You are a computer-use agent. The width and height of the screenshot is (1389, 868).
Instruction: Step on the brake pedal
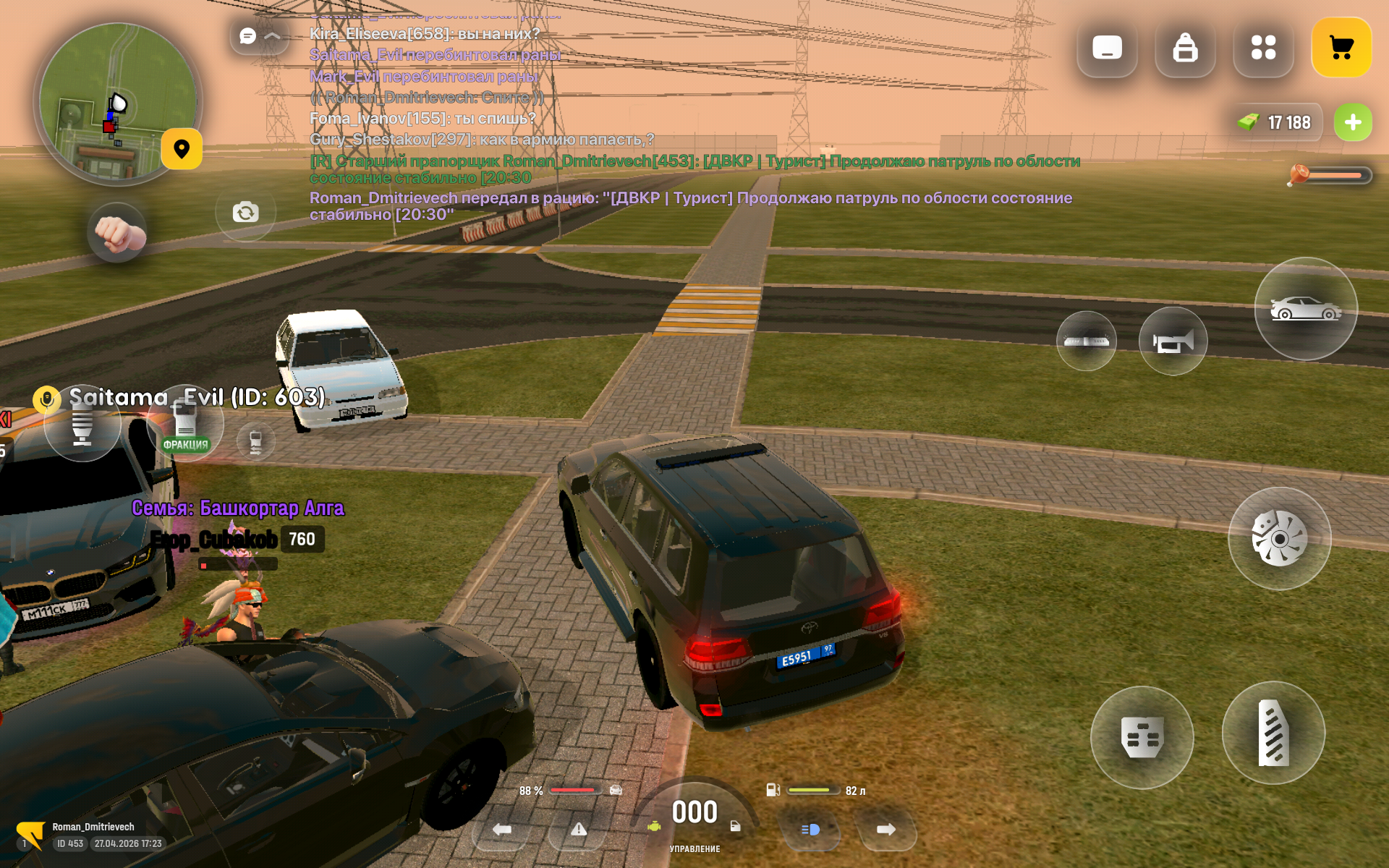pyautogui.click(x=1142, y=737)
